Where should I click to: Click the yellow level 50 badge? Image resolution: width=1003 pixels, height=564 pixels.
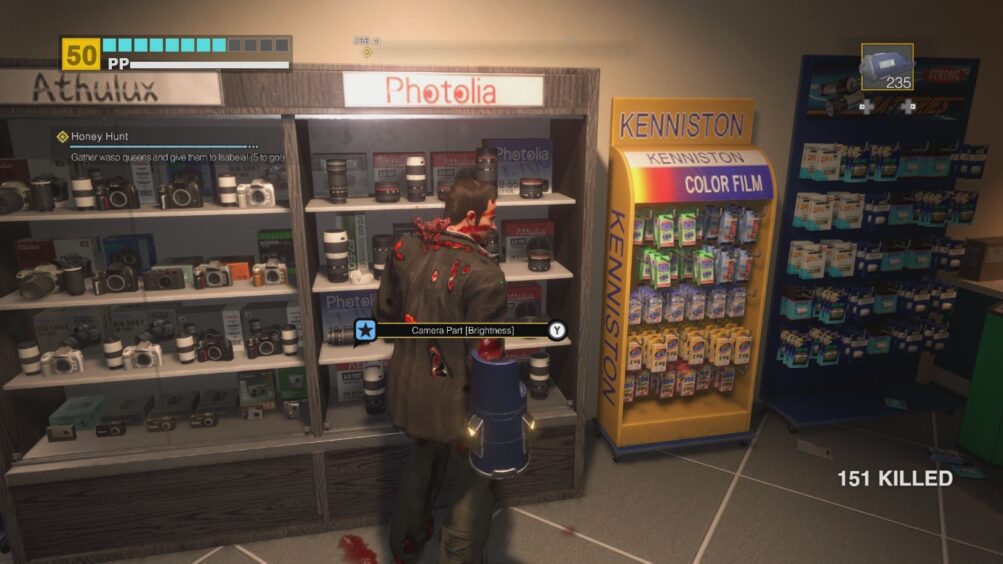click(x=80, y=54)
